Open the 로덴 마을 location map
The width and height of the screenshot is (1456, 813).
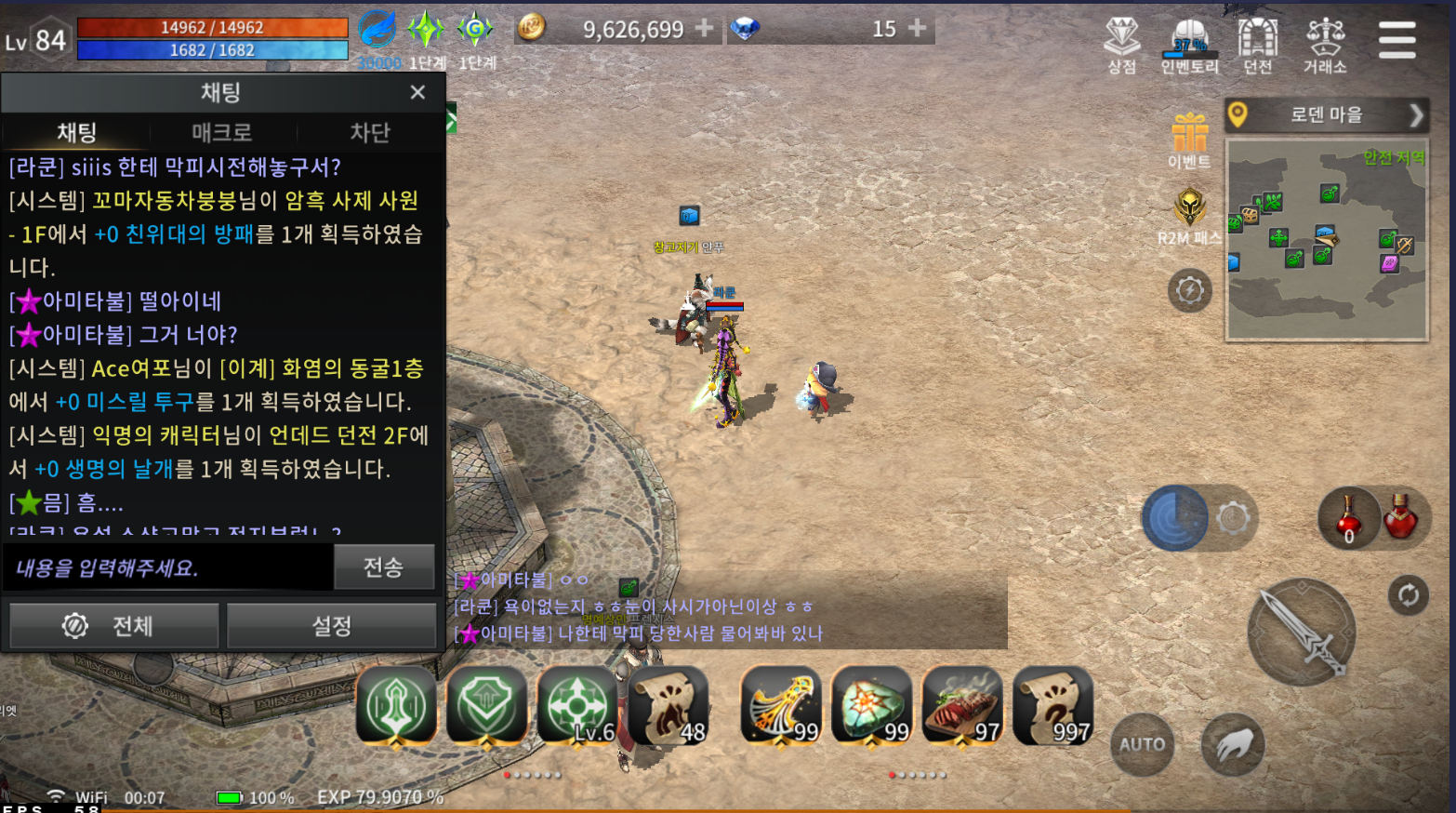click(1325, 115)
